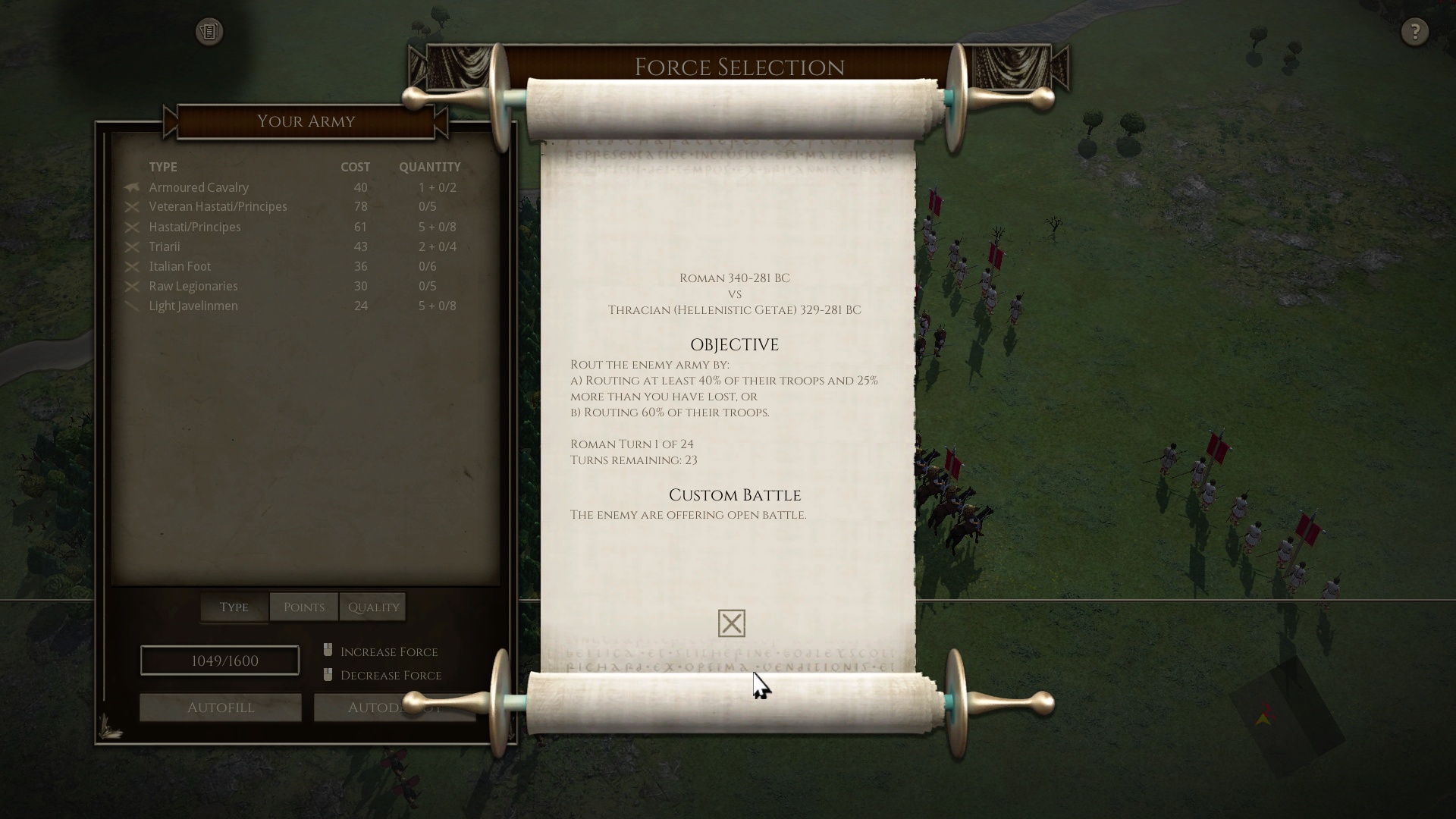Screen dimensions: 1456x819
Task: Click the mouse icon next to Decrease Force
Action: click(x=328, y=673)
